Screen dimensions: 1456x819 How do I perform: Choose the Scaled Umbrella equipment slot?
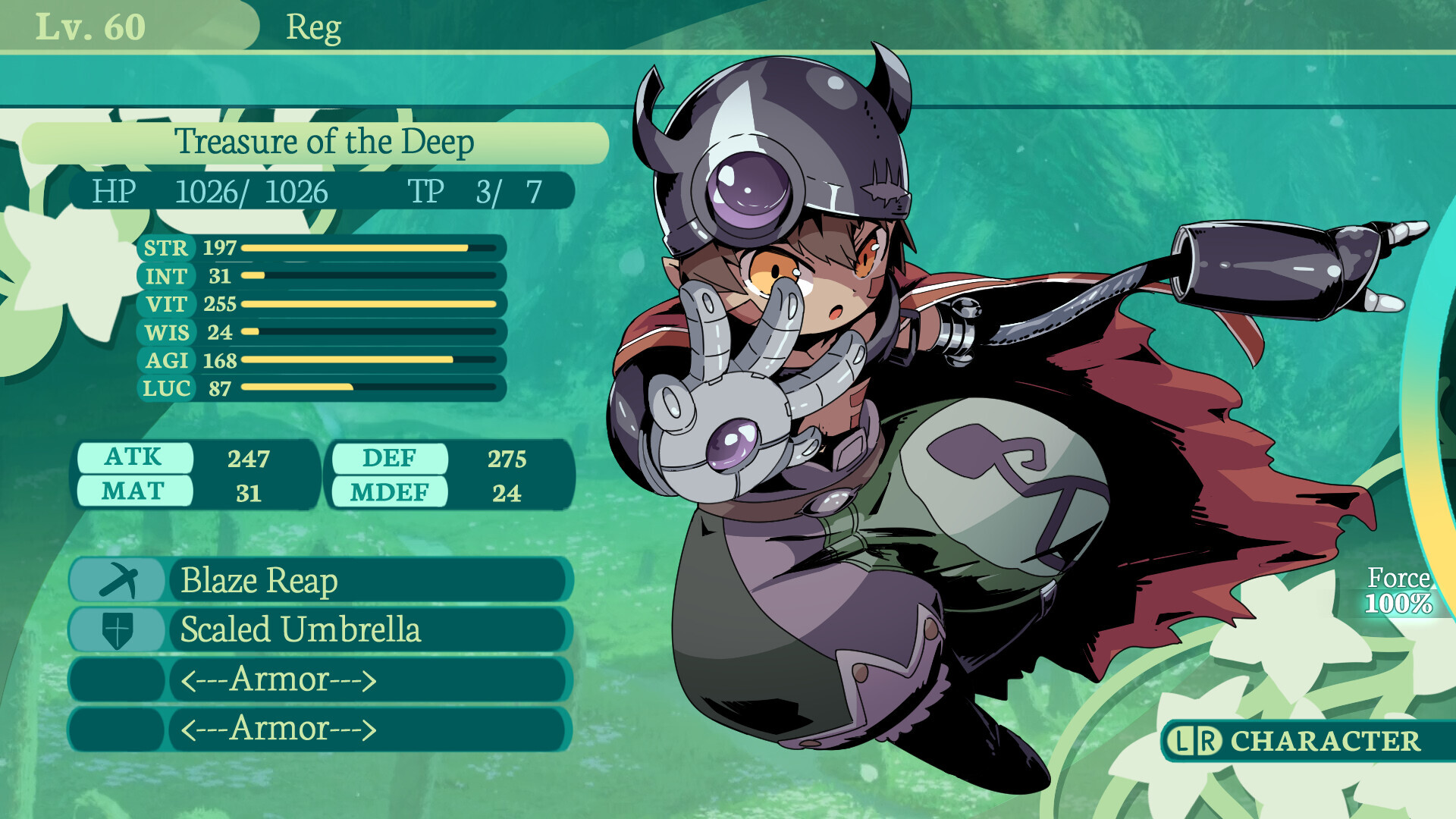point(368,630)
